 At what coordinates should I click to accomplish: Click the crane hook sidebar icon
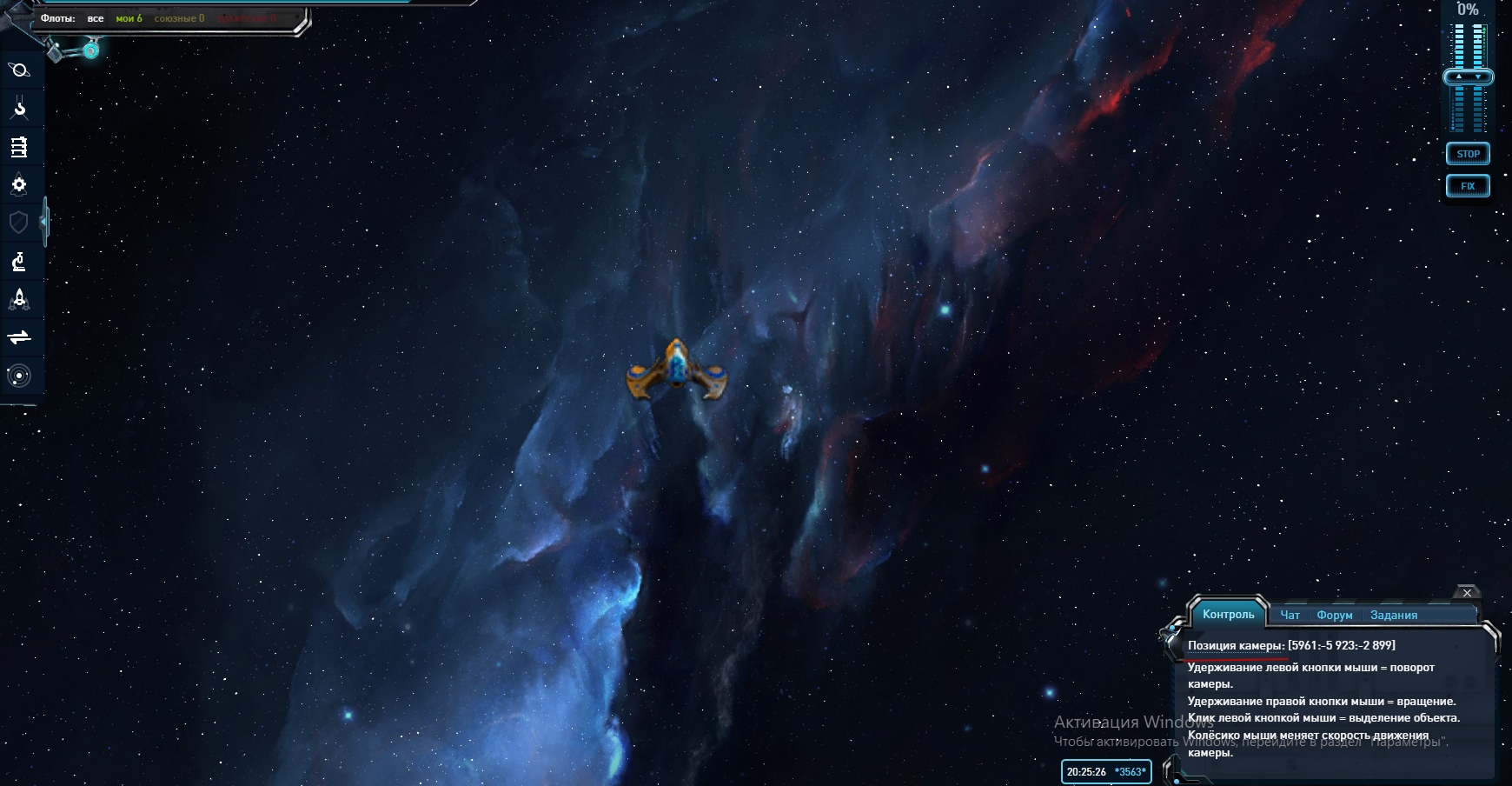19,109
